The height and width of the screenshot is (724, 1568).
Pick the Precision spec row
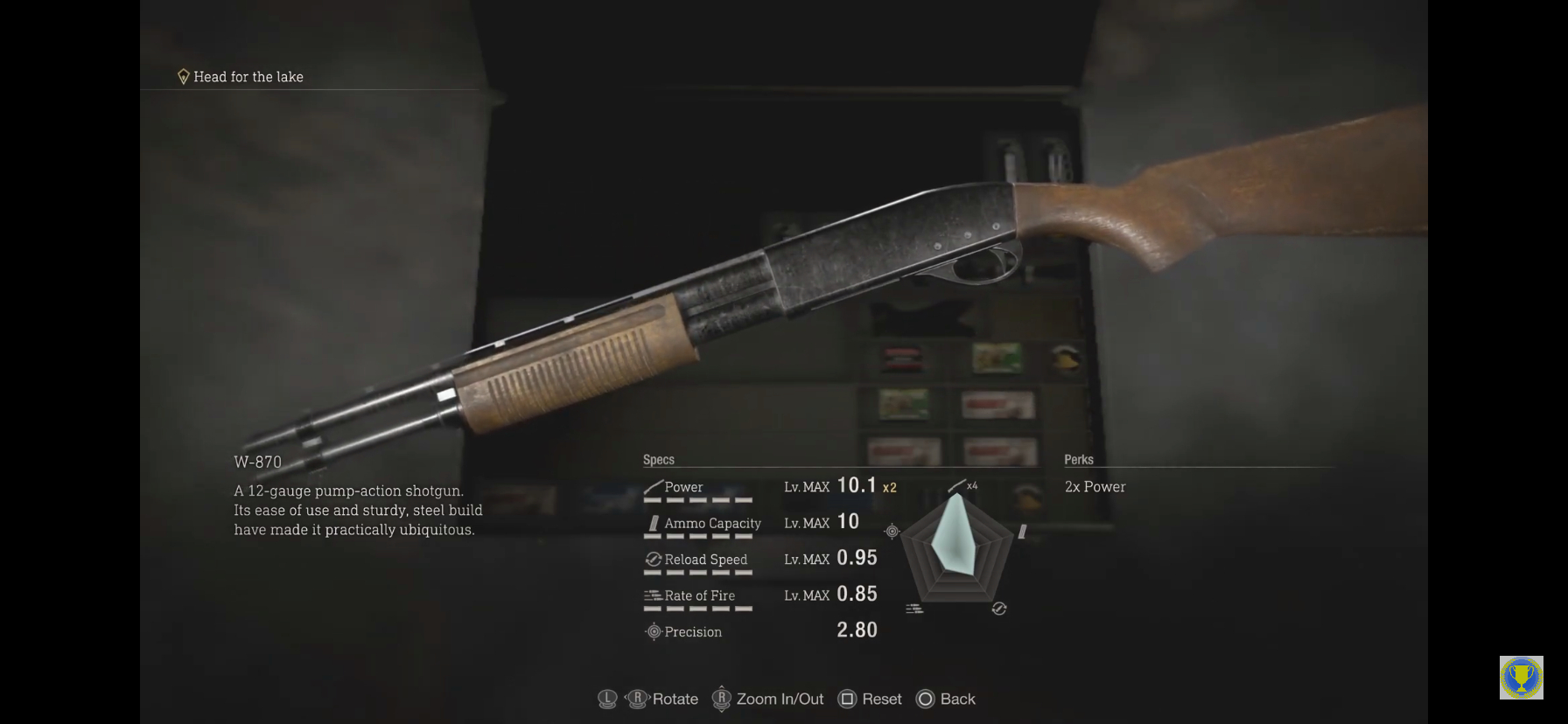click(x=692, y=631)
